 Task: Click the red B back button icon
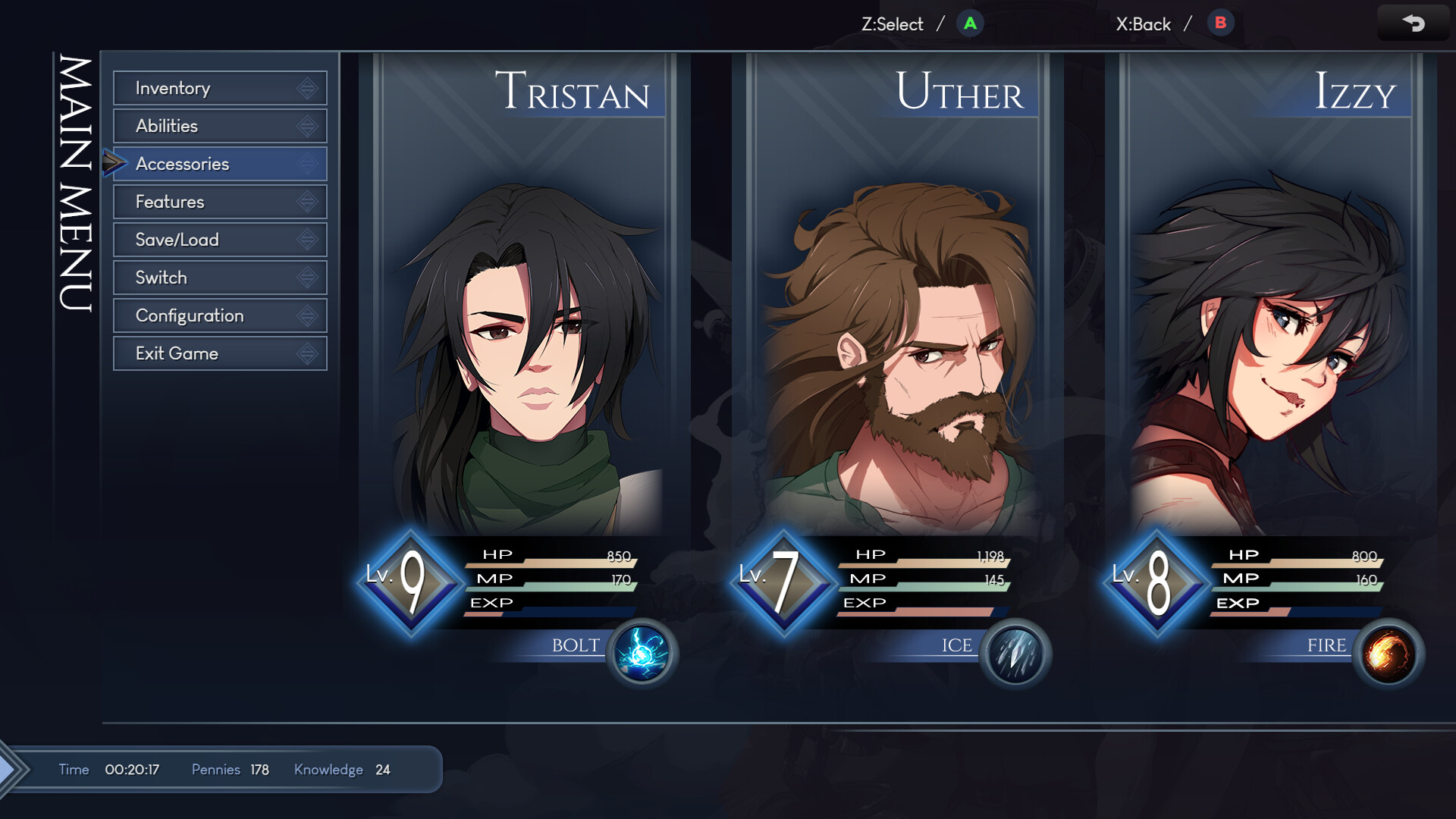tap(1220, 24)
